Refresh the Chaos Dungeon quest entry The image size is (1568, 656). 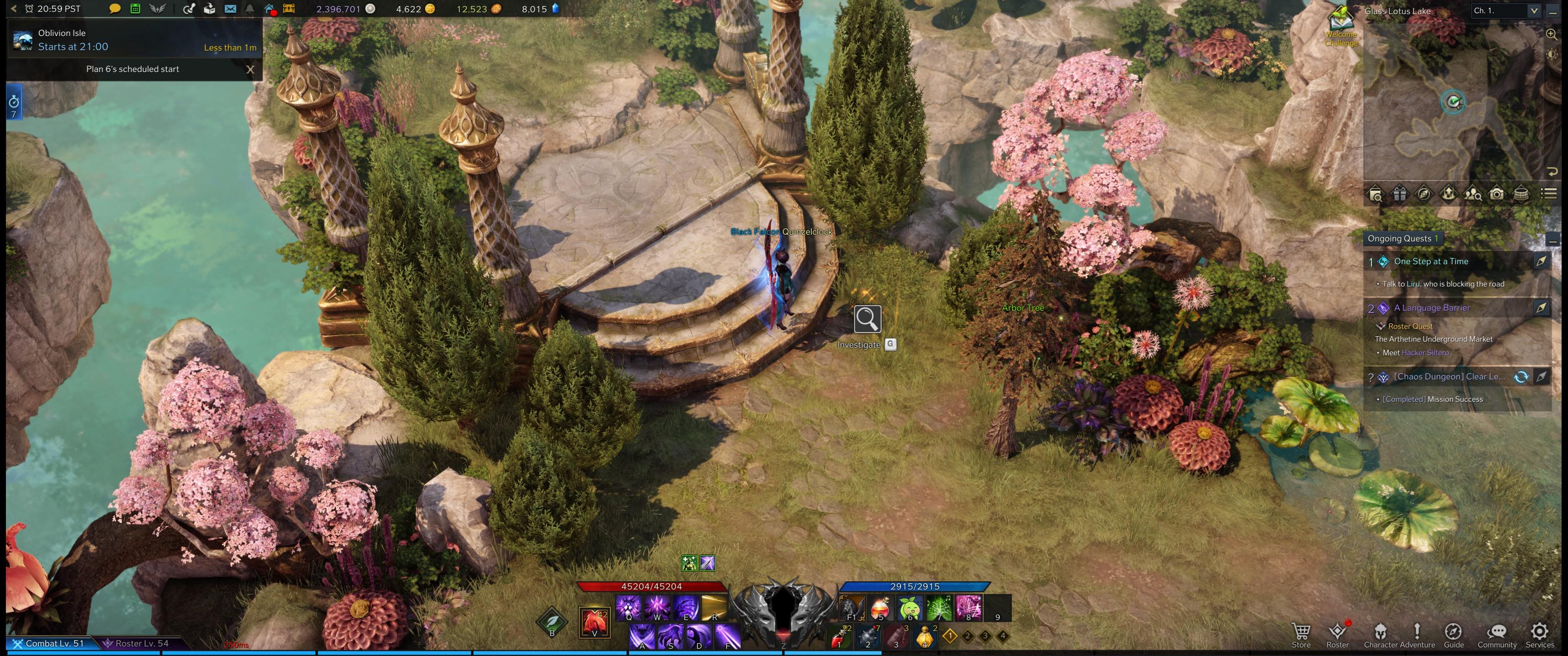(x=1521, y=377)
